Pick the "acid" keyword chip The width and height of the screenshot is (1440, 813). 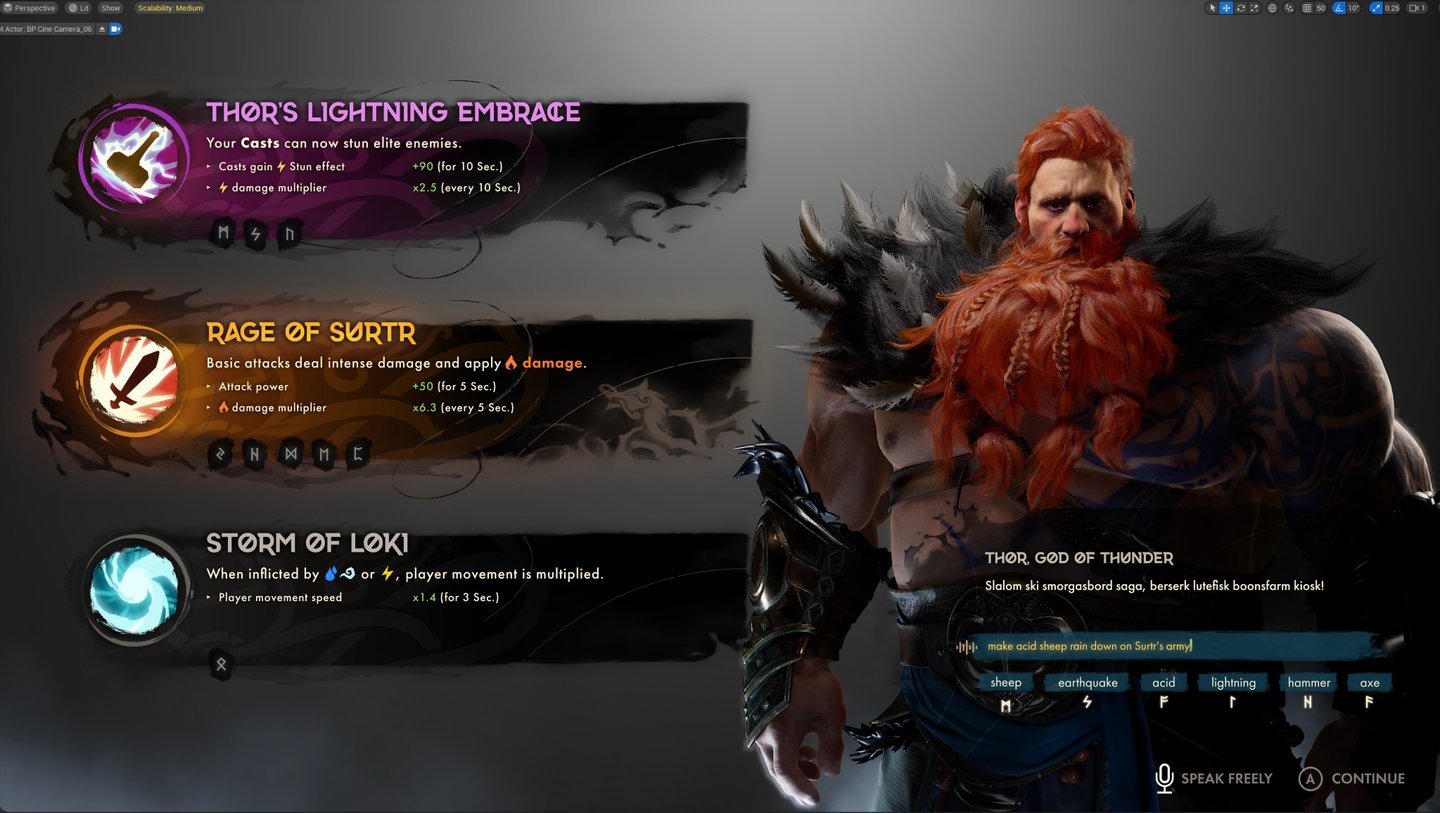coord(1163,683)
